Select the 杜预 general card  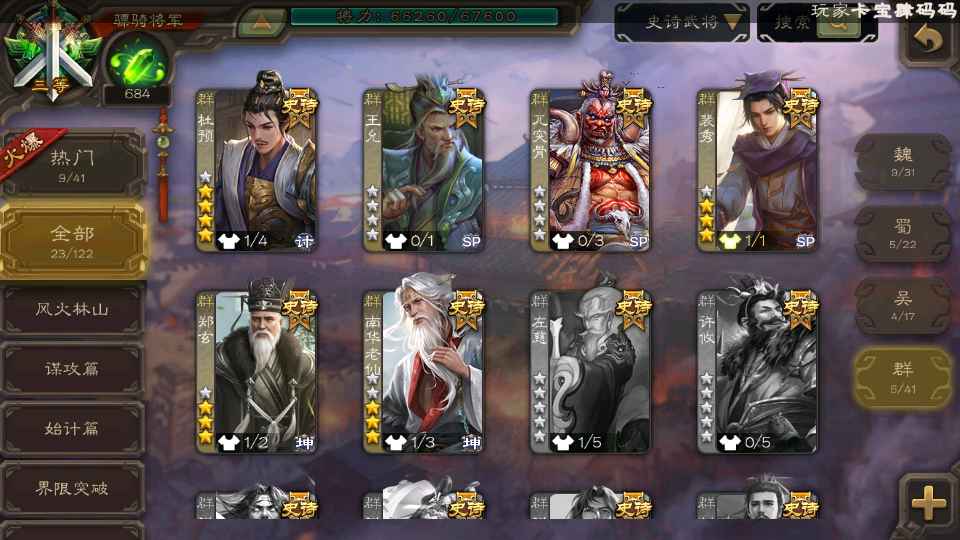[x=257, y=165]
